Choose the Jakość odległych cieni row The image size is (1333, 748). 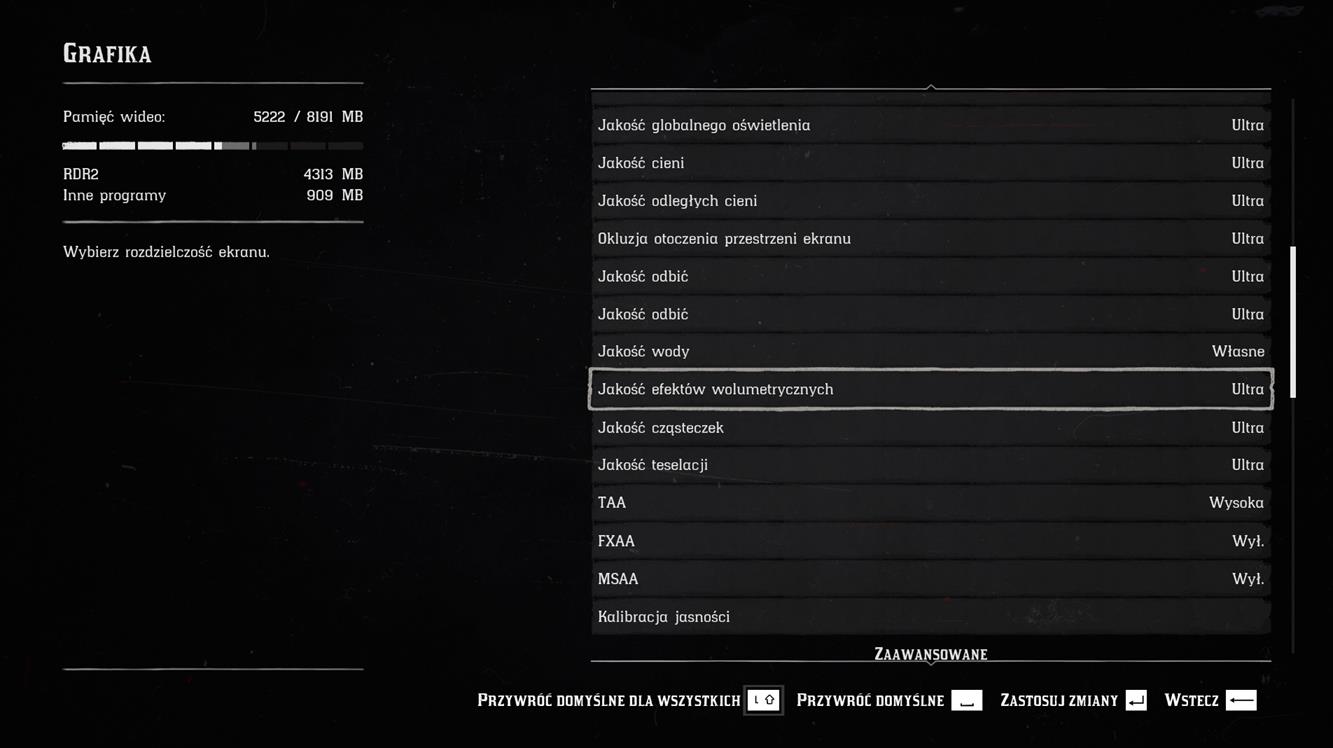pyautogui.click(x=930, y=201)
